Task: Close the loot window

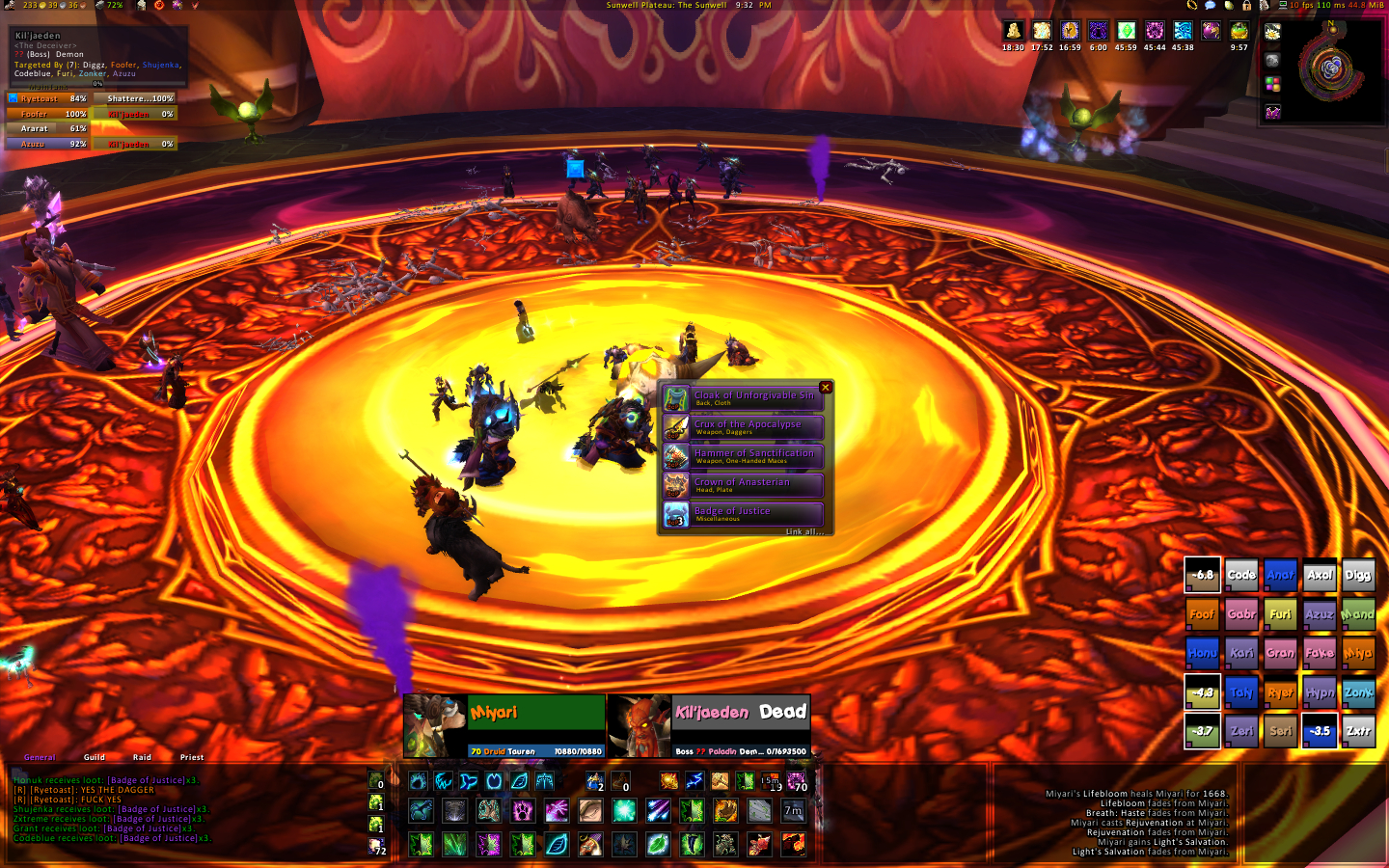Action: [825, 388]
